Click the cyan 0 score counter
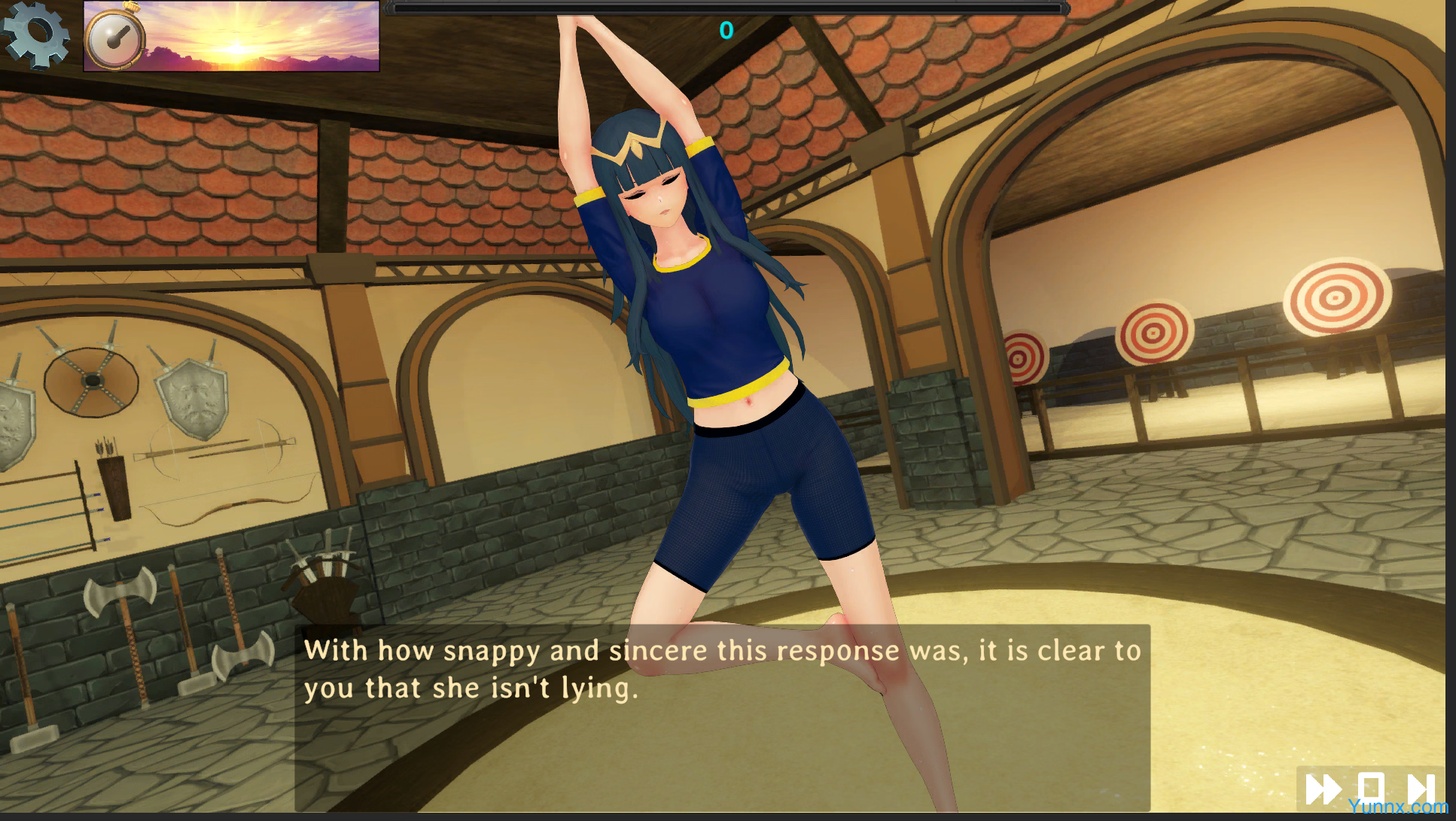This screenshot has height=821, width=1456. (x=726, y=31)
